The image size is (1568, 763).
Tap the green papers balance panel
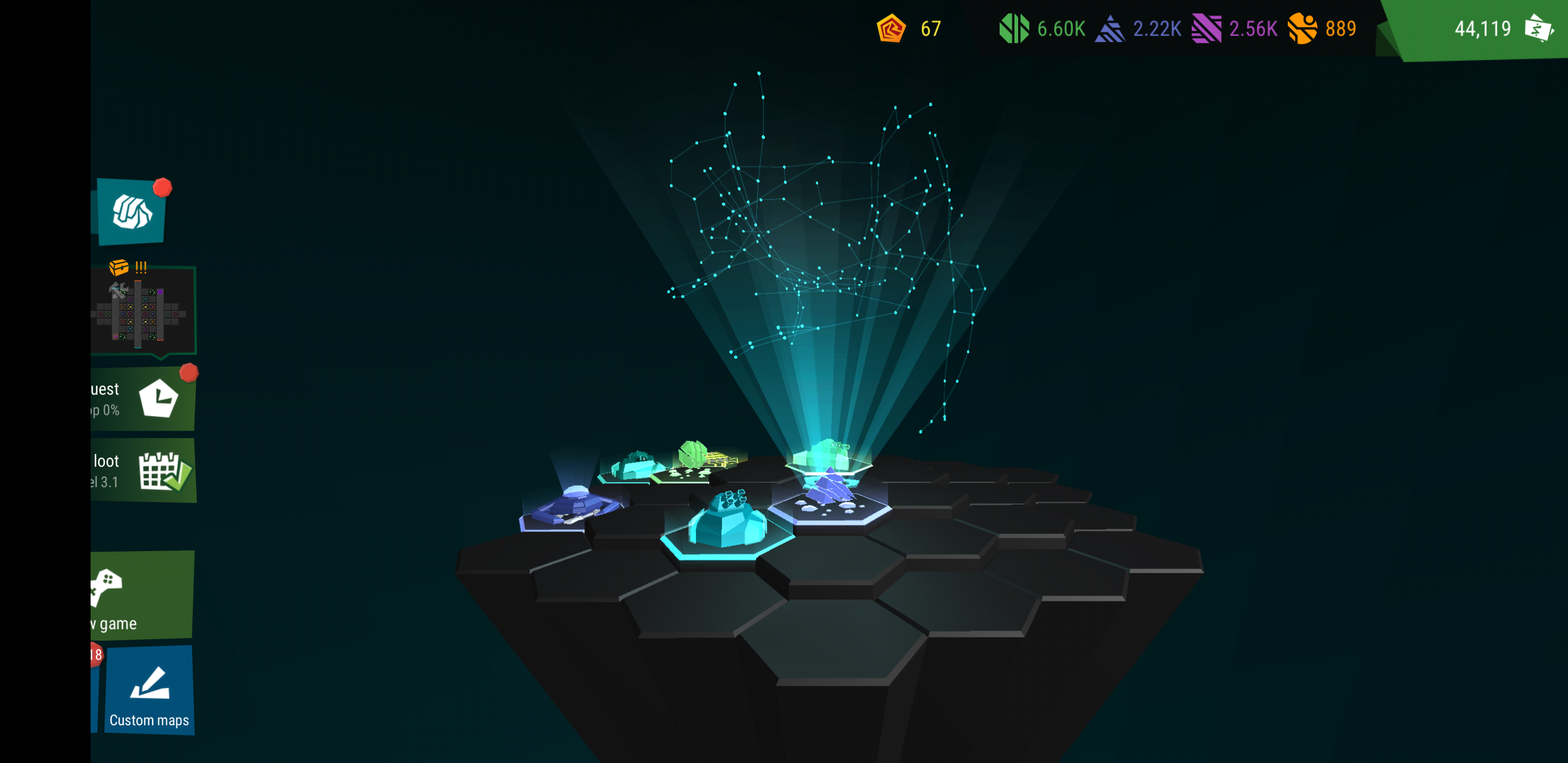tap(1482, 29)
